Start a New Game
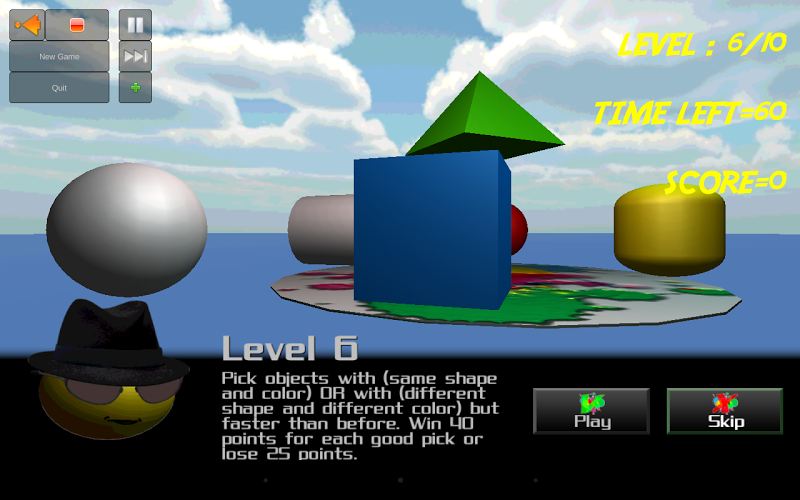This screenshot has width=800, height=500. pos(60,57)
